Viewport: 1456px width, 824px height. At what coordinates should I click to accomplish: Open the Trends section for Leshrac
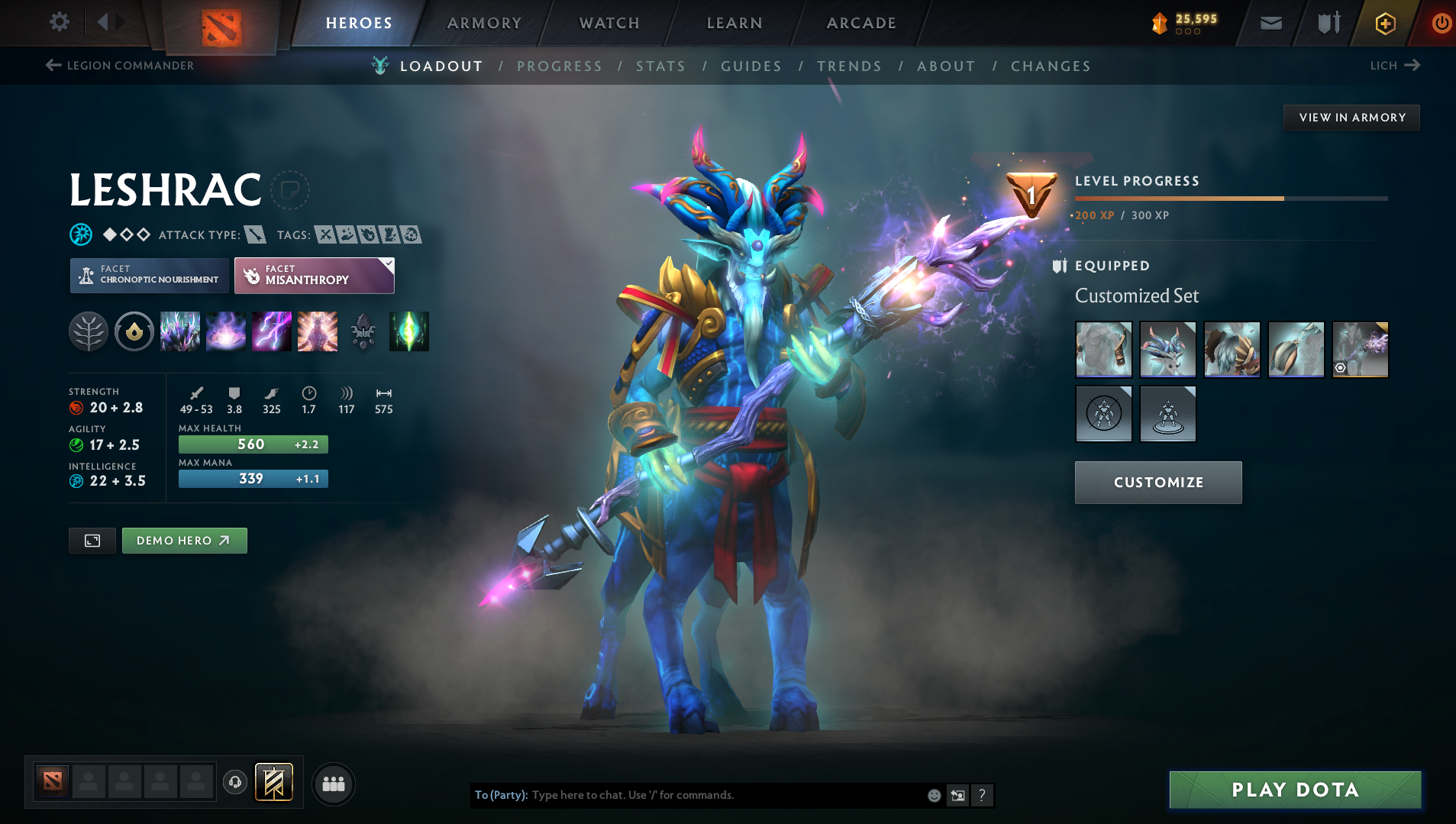(x=849, y=66)
